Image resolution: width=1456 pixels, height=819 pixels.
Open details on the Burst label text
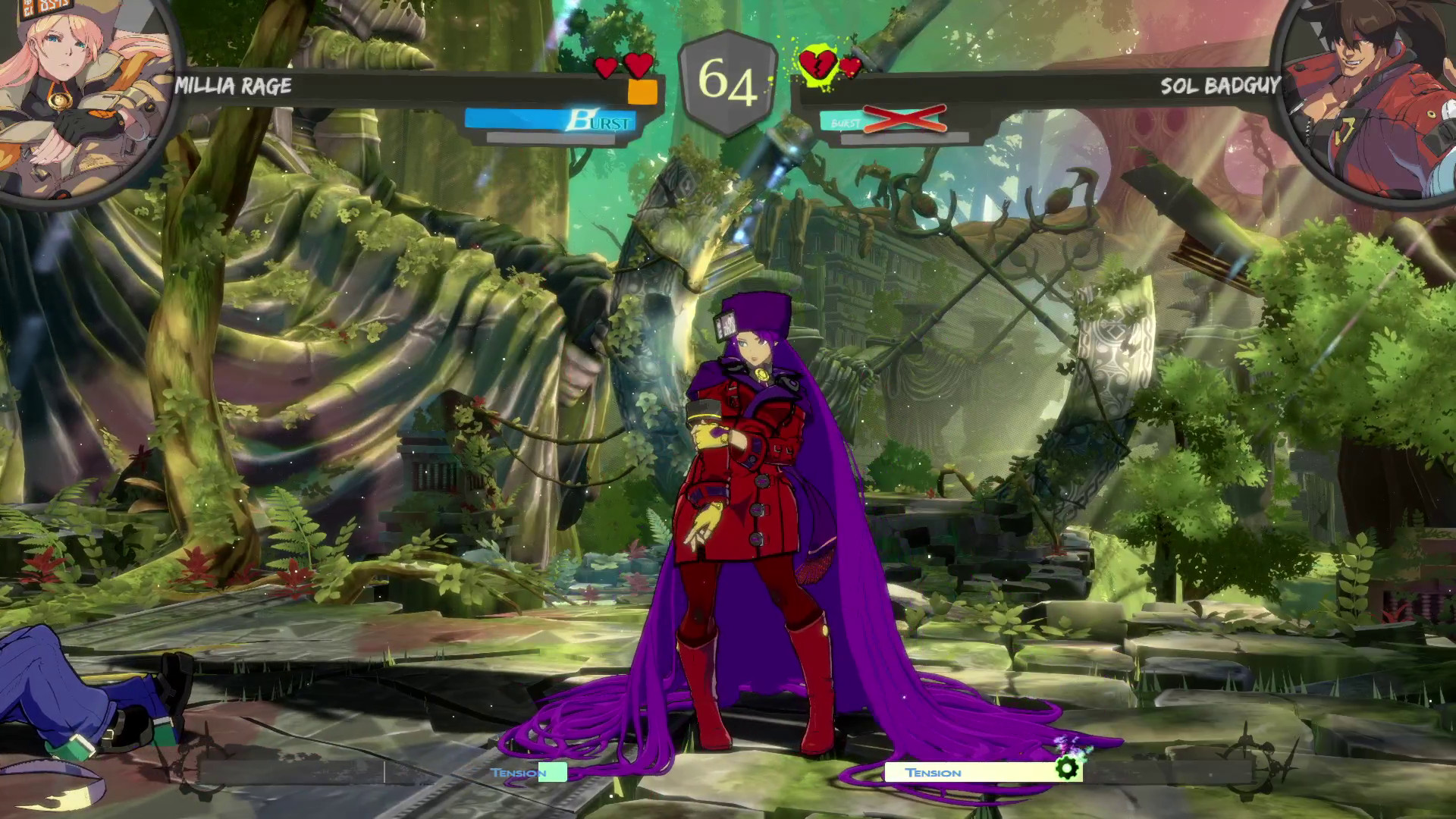[x=601, y=120]
